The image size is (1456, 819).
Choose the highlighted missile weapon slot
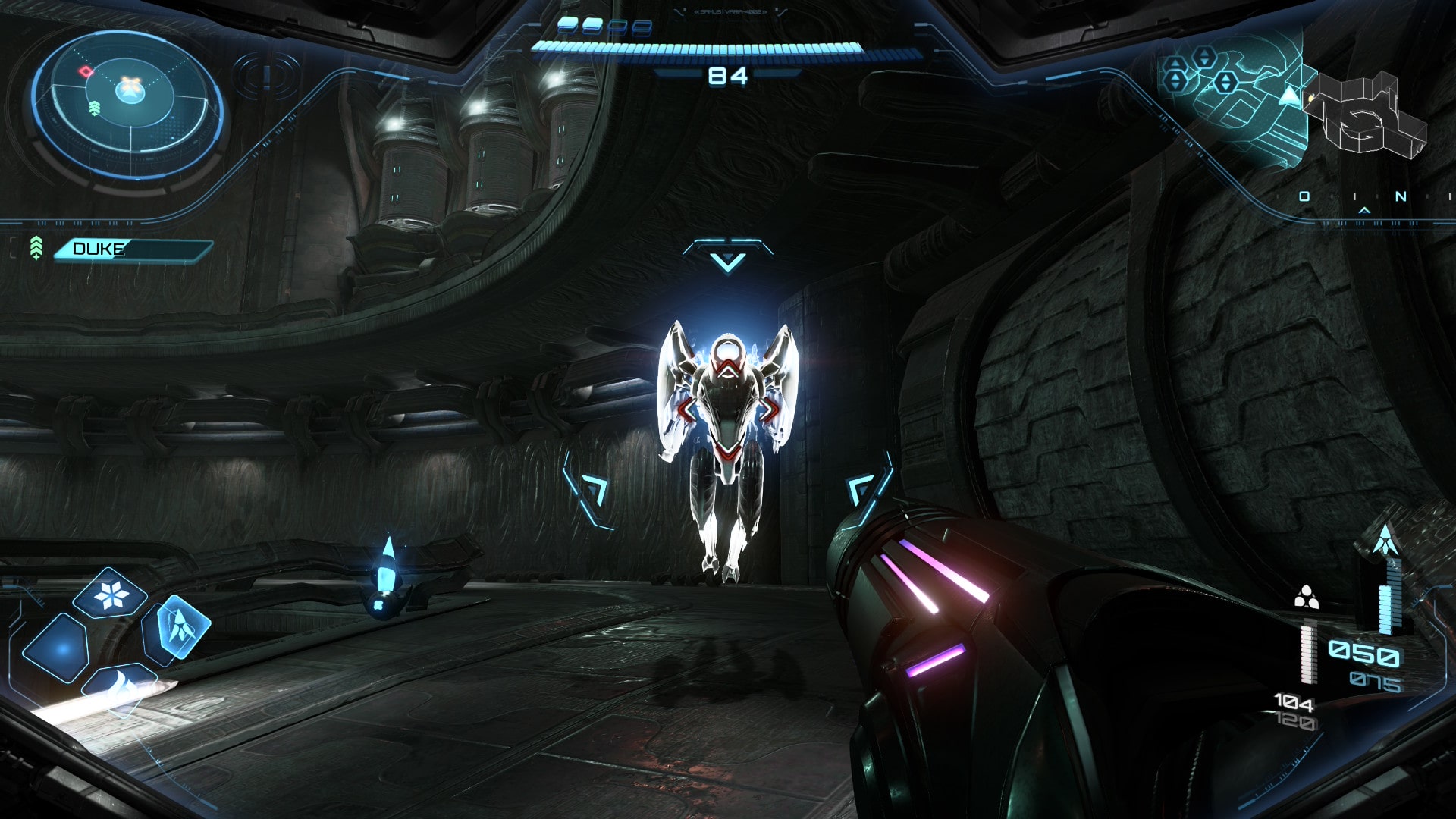click(x=179, y=627)
